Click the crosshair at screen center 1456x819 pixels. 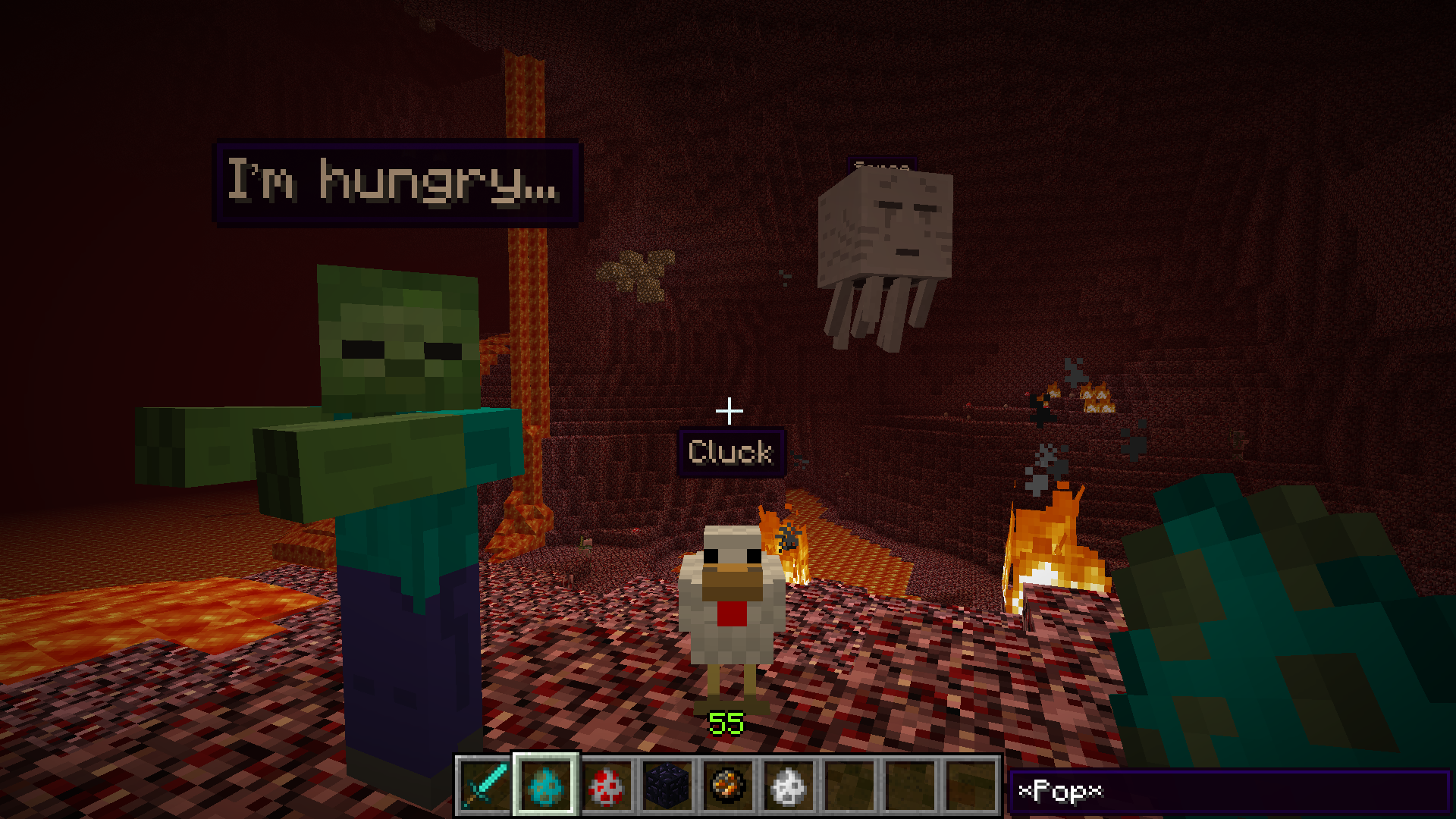pyautogui.click(x=729, y=409)
